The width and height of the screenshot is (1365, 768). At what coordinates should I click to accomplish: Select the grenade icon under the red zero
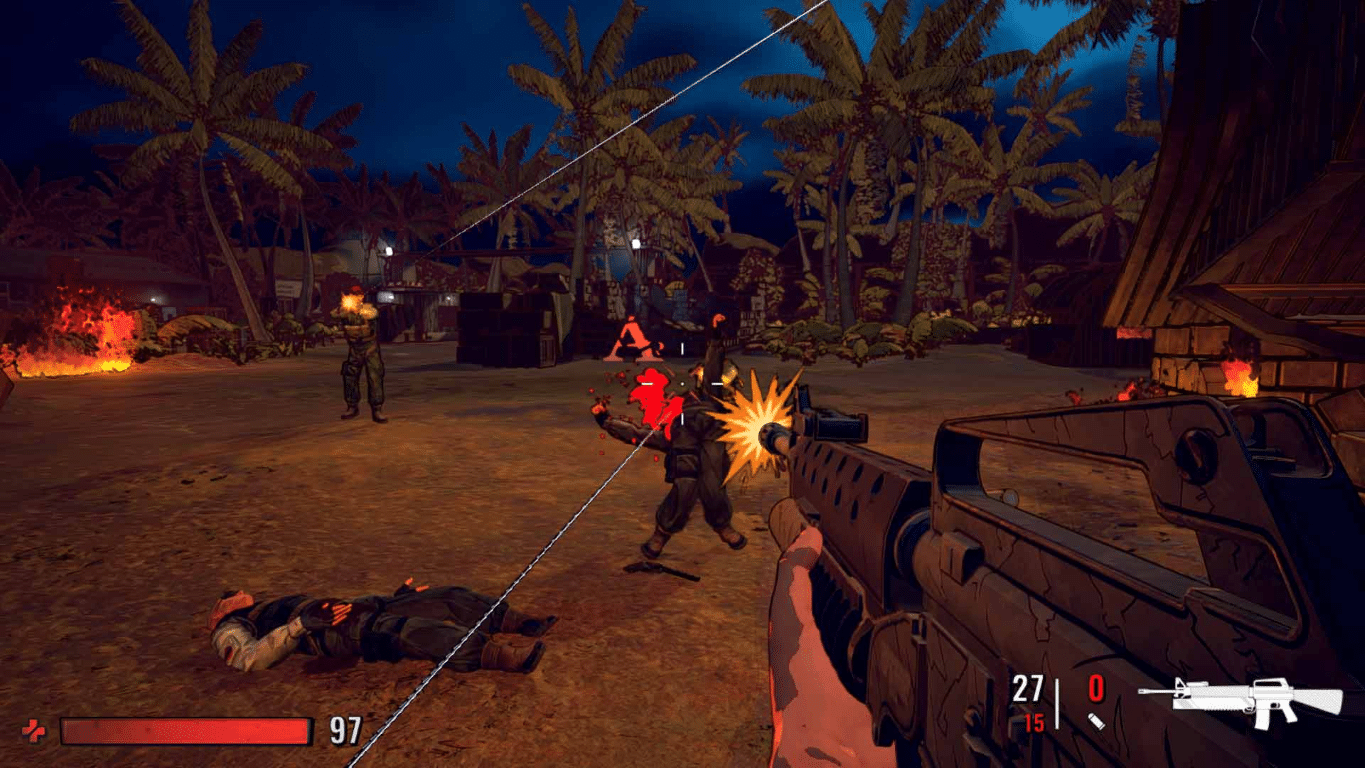[x=1097, y=719]
